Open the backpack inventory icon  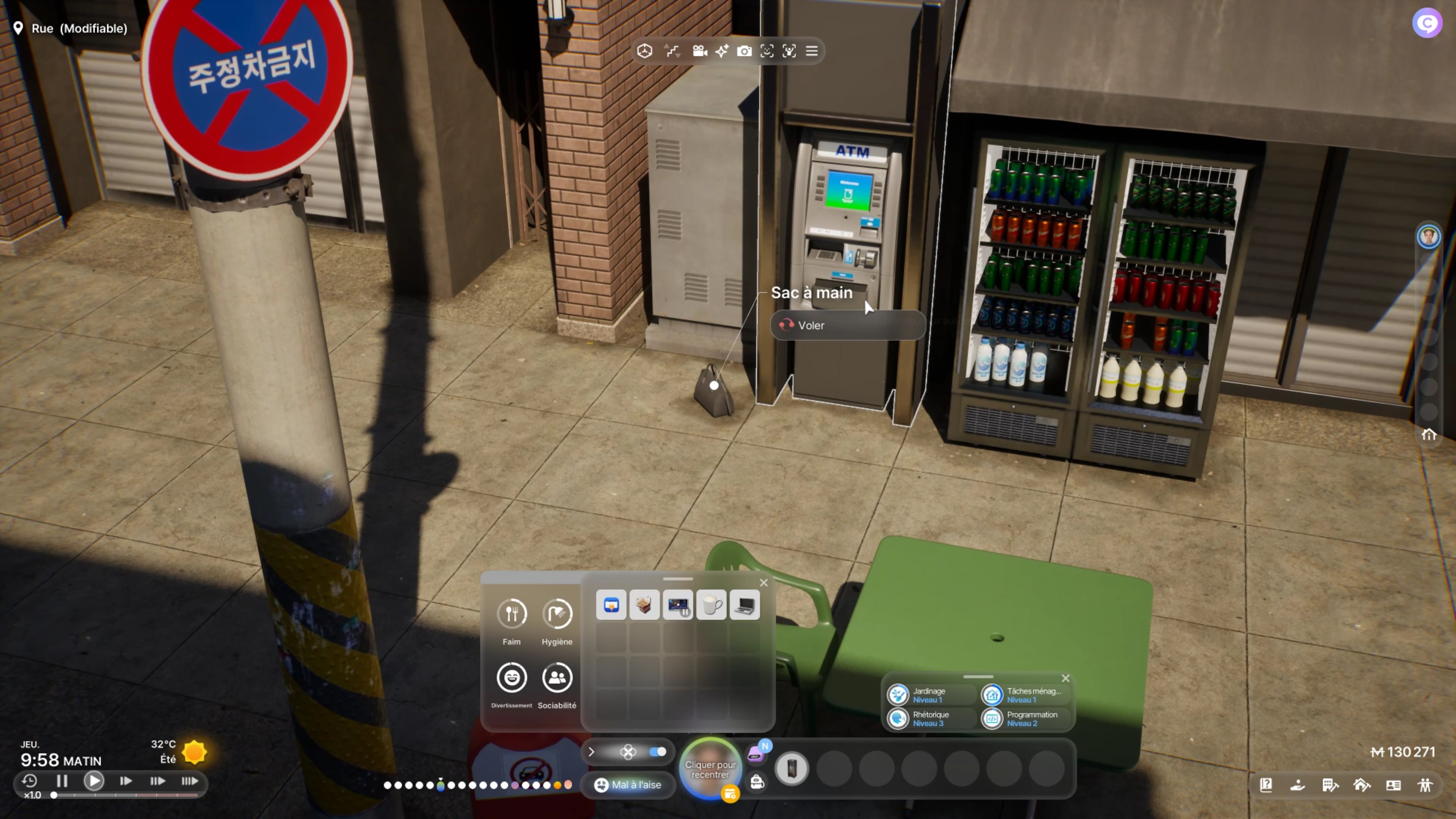pos(757,782)
